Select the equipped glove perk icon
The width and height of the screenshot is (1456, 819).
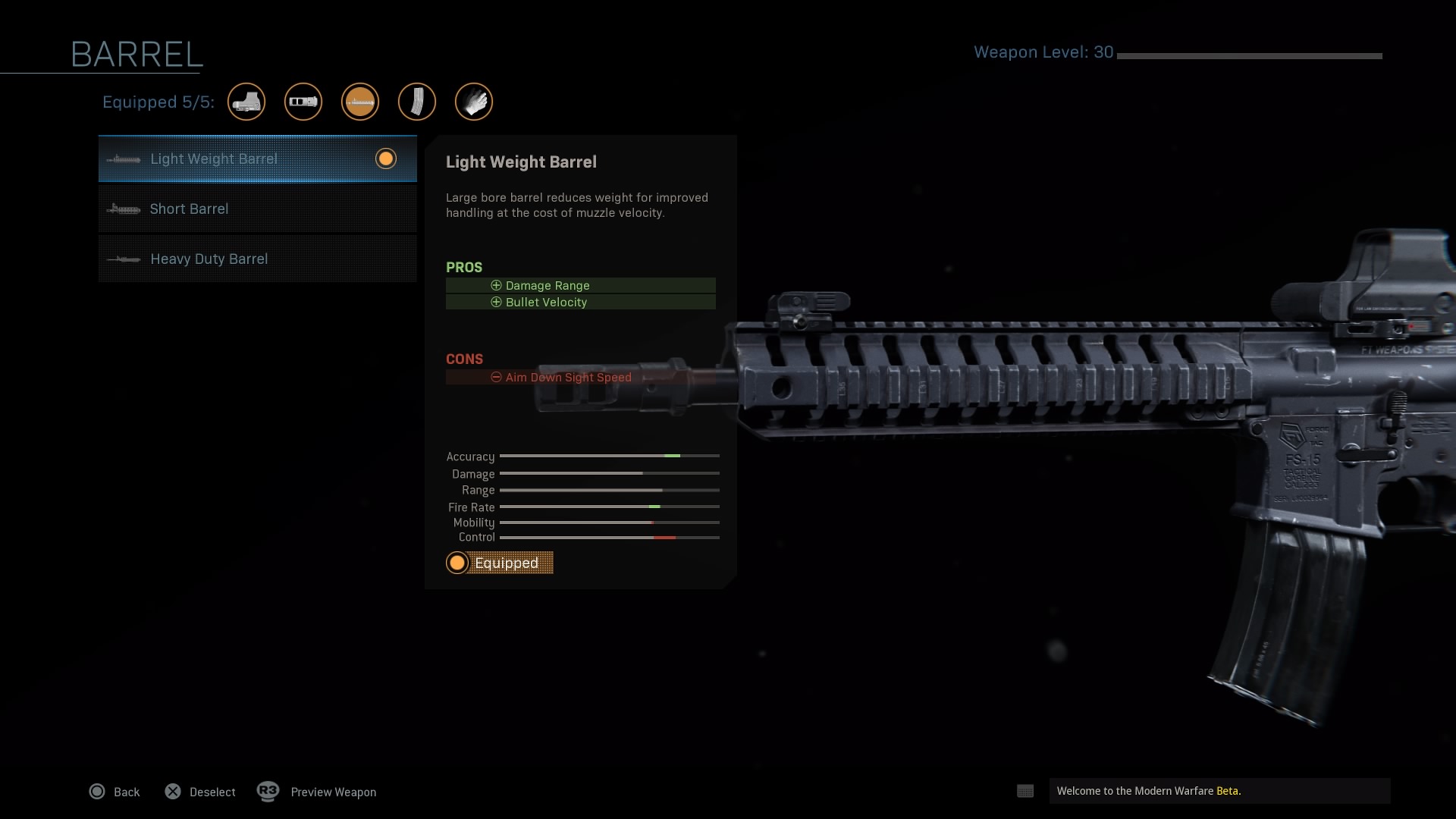474,102
